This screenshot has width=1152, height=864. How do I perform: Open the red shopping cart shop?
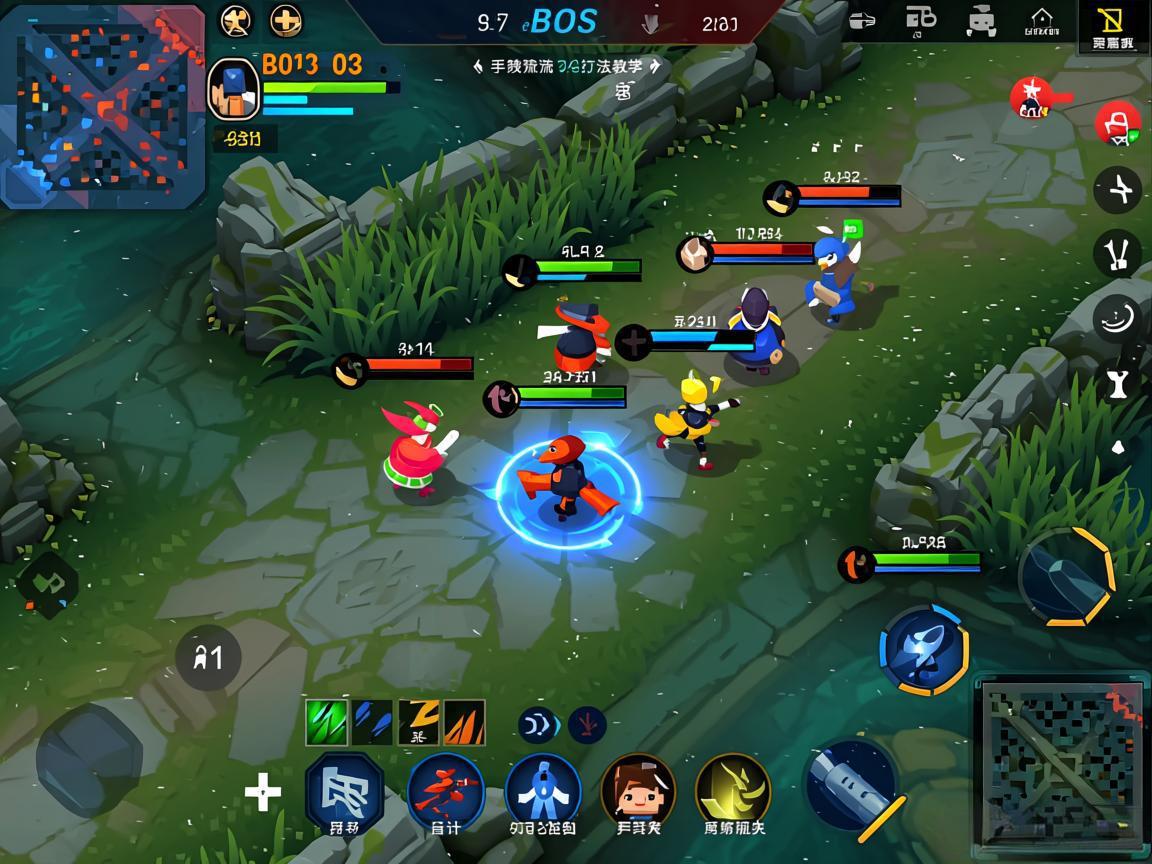tap(1118, 125)
